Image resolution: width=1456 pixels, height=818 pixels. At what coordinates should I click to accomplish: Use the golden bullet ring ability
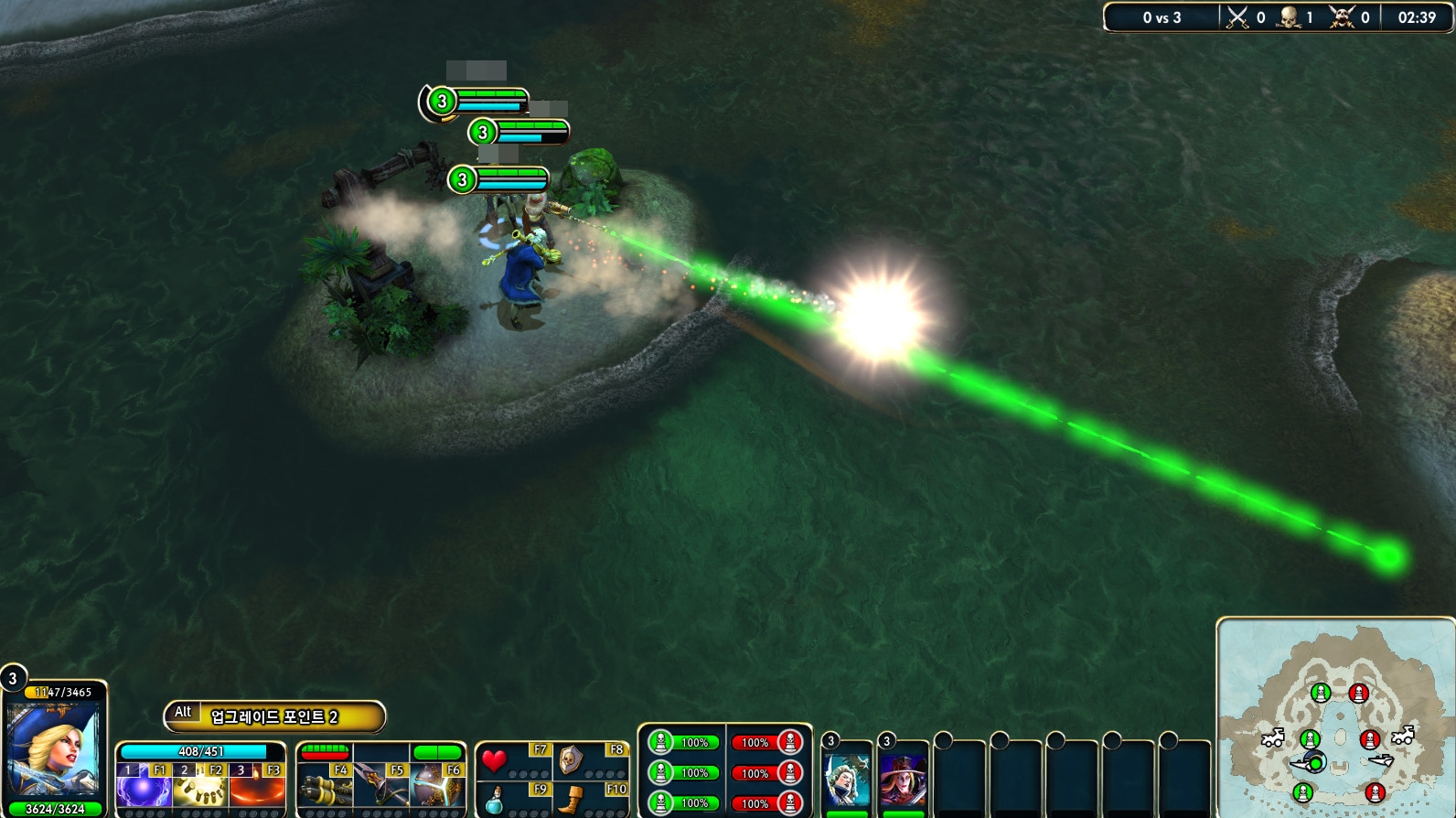coord(199,788)
